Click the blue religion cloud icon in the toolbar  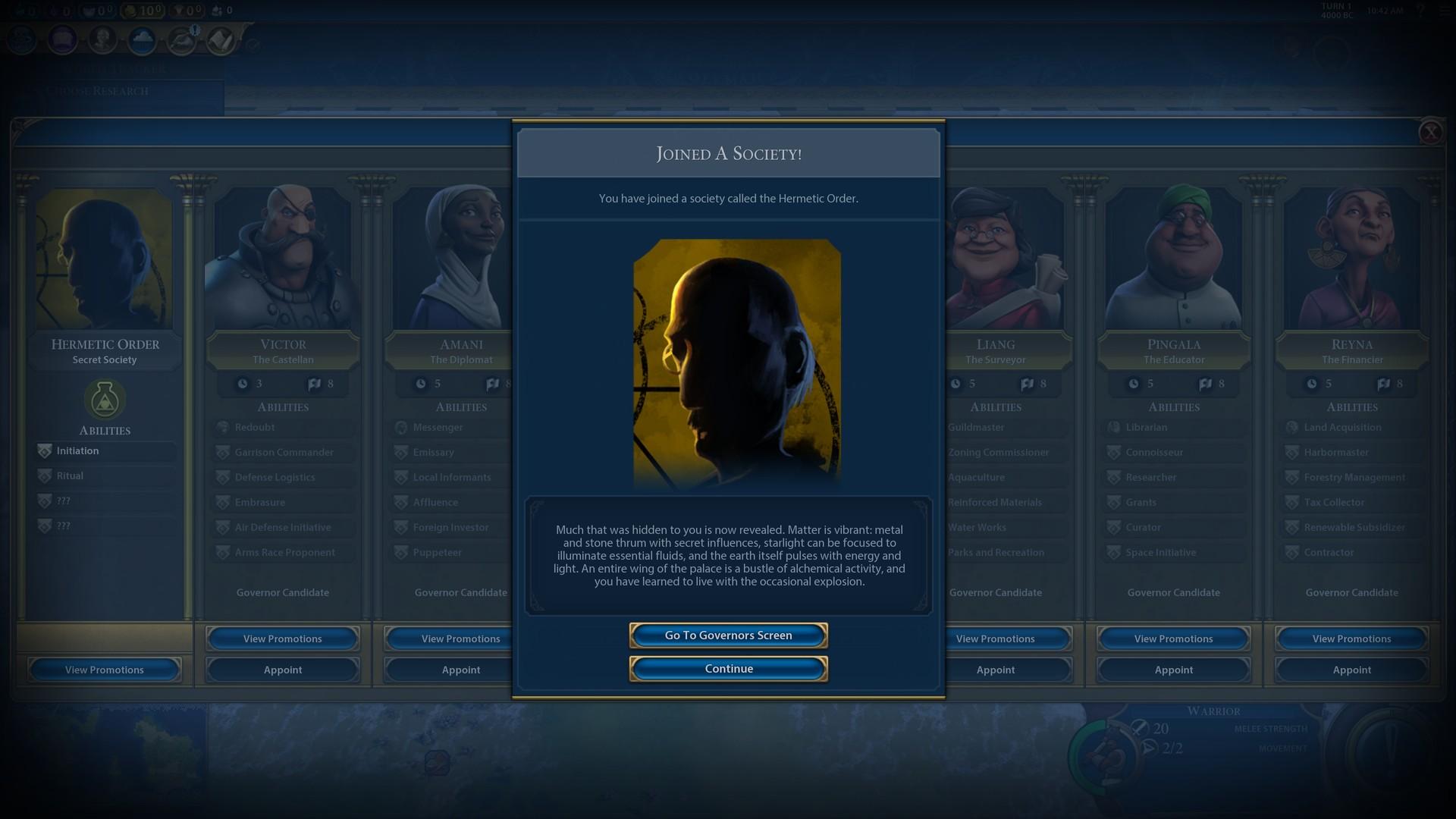point(143,40)
